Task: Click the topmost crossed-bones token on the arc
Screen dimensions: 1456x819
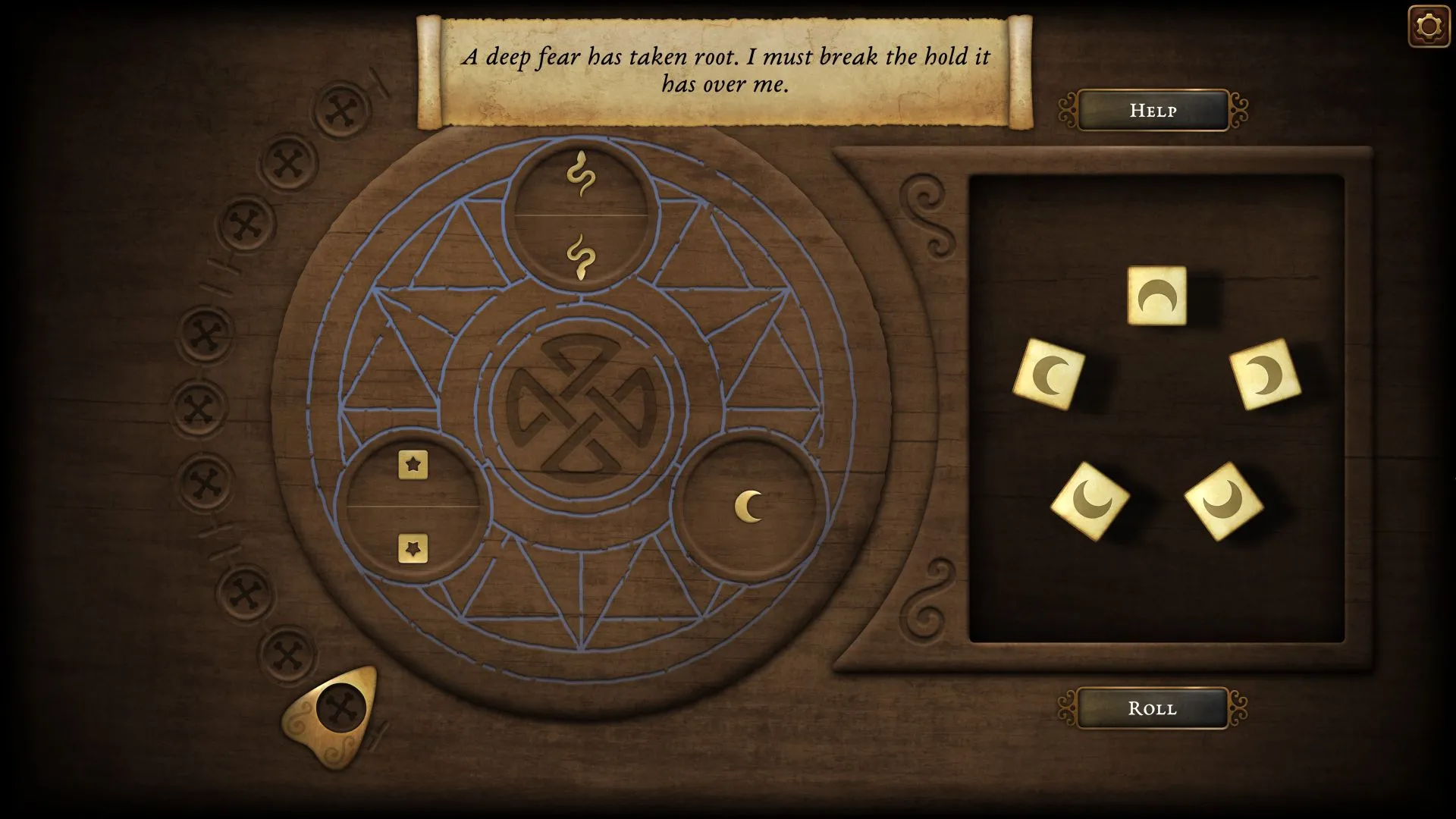Action: coord(340,109)
